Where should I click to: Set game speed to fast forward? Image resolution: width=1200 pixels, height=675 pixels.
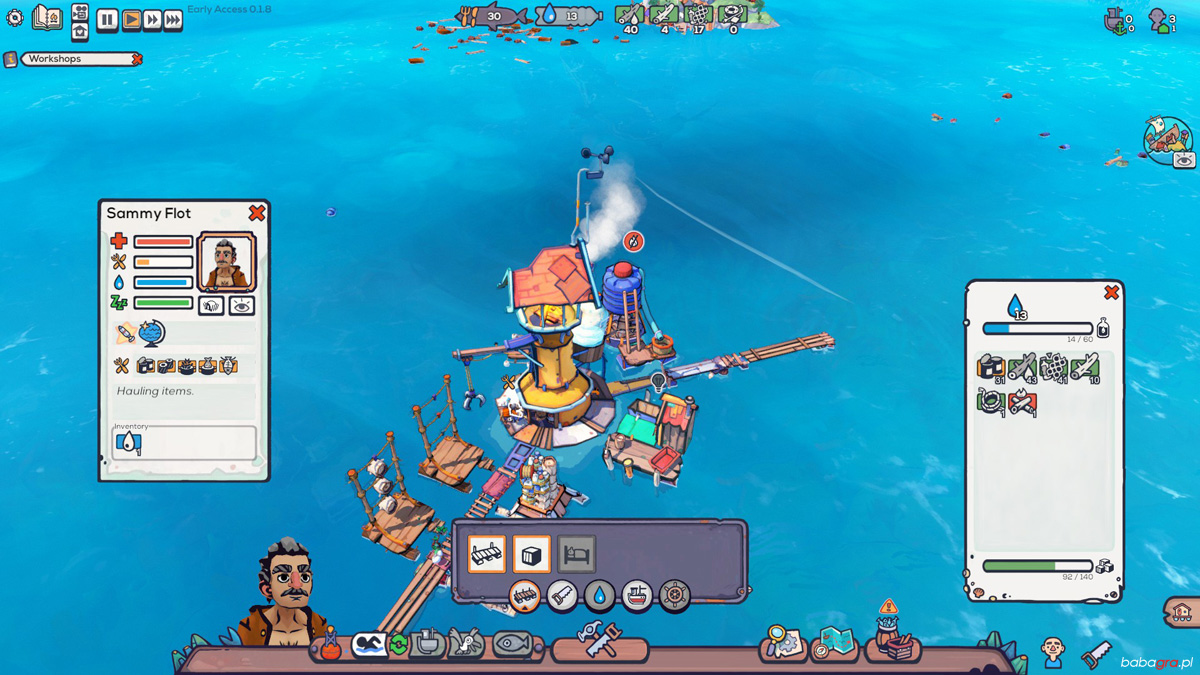click(152, 19)
